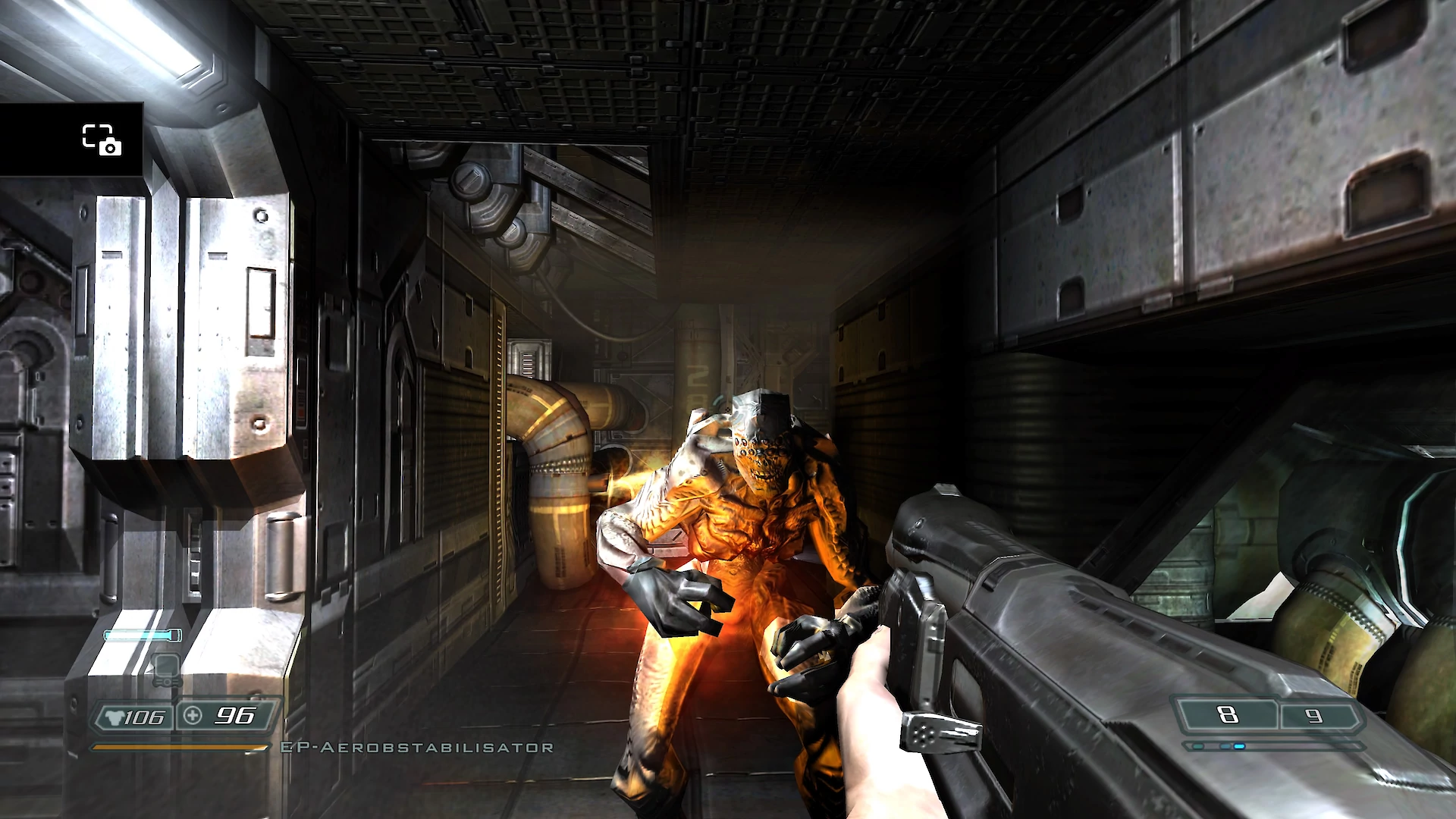Click the screenshot capture camera icon
This screenshot has width=1456, height=819.
tap(102, 140)
